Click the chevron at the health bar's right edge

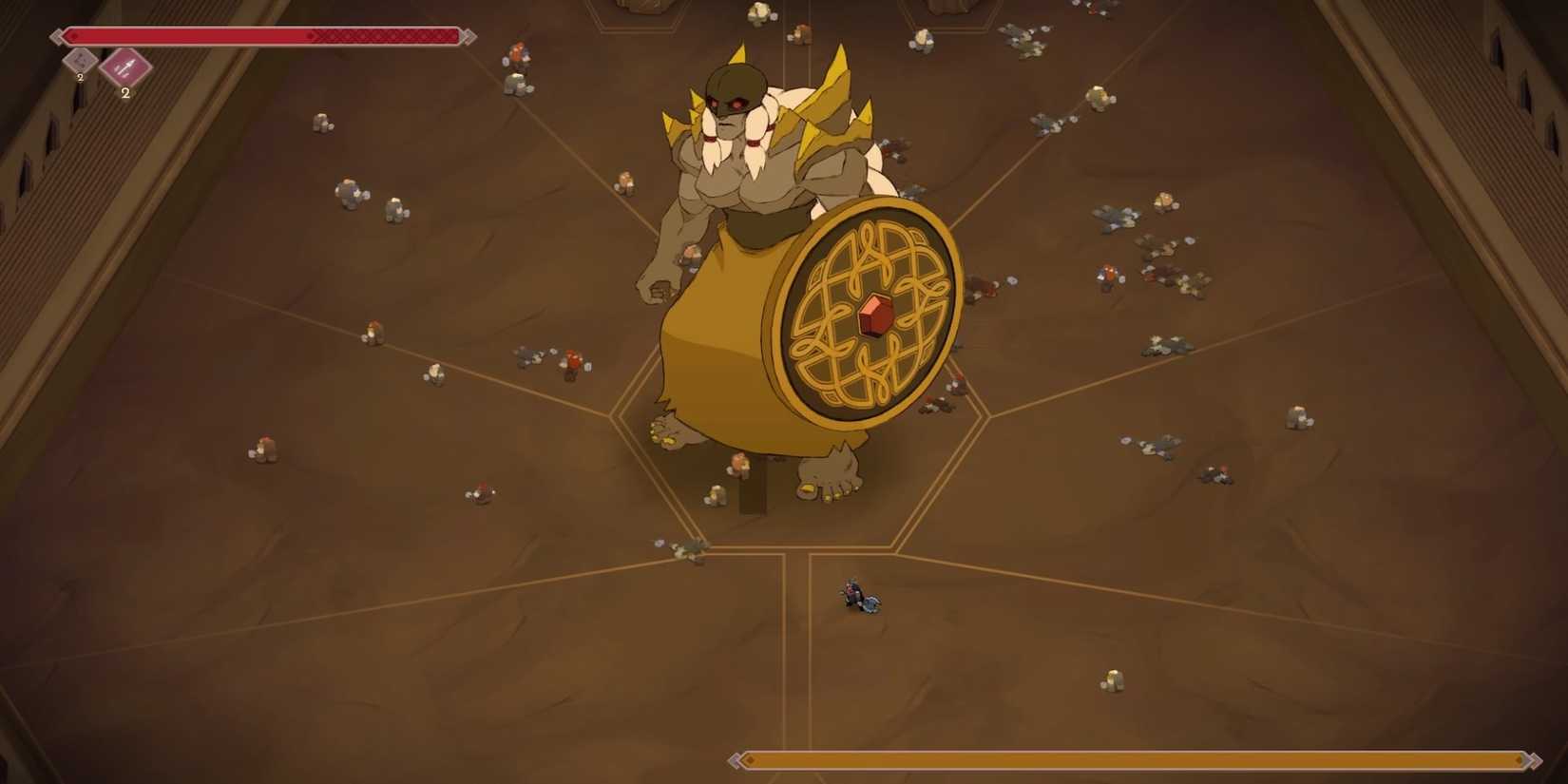tap(469, 37)
